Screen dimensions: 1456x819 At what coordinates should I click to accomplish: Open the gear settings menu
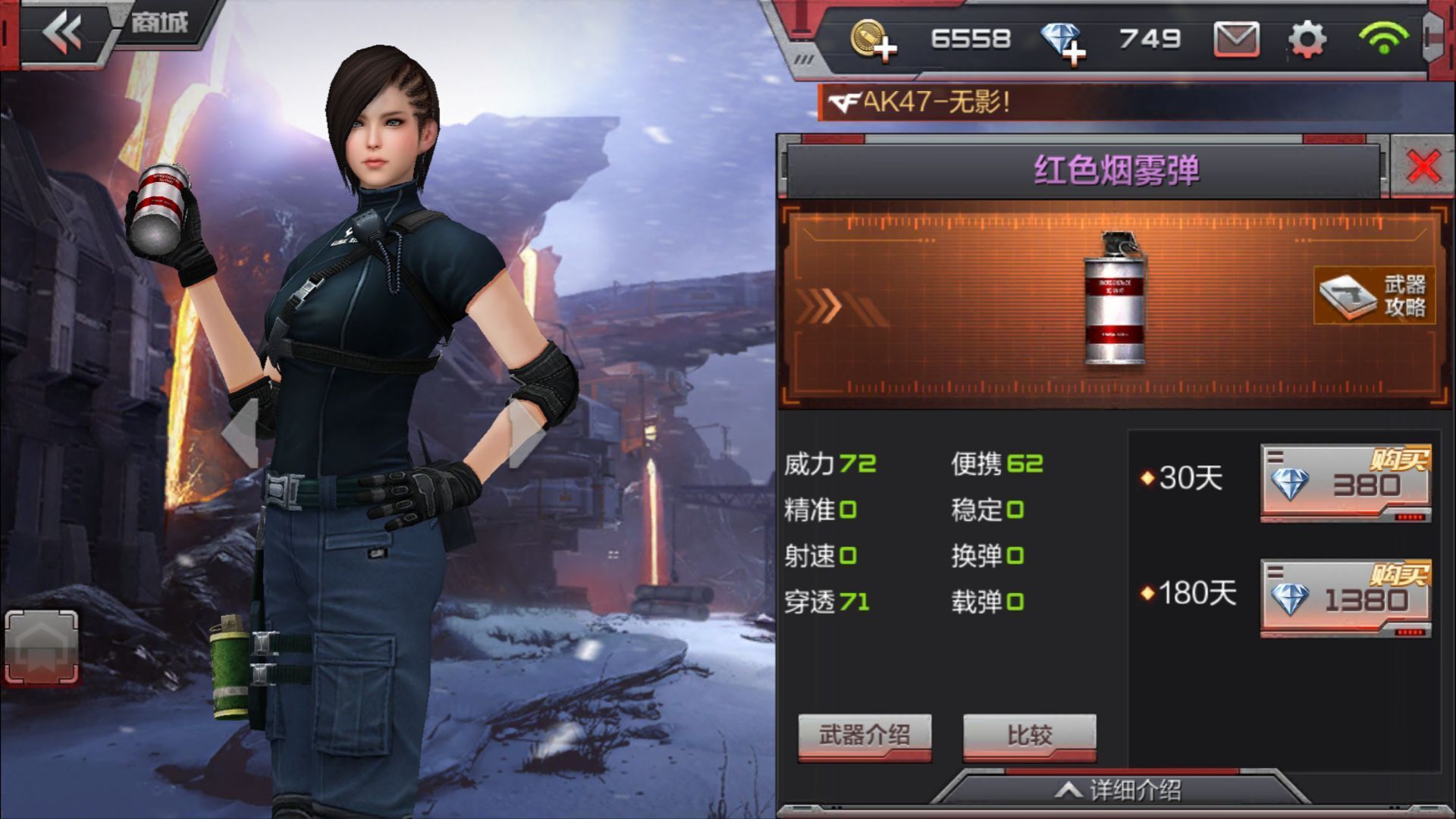tap(1307, 39)
